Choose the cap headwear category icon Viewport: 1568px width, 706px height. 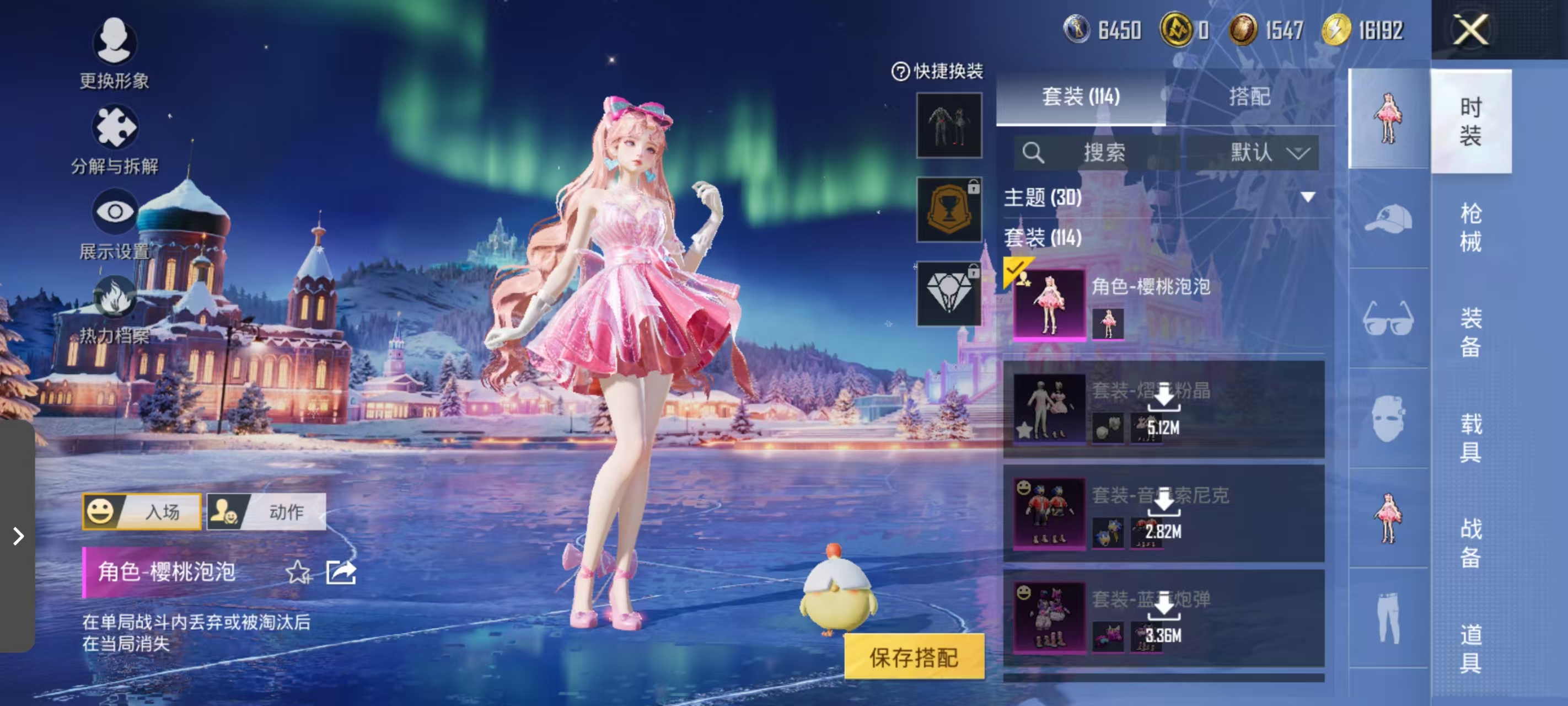tap(1388, 218)
